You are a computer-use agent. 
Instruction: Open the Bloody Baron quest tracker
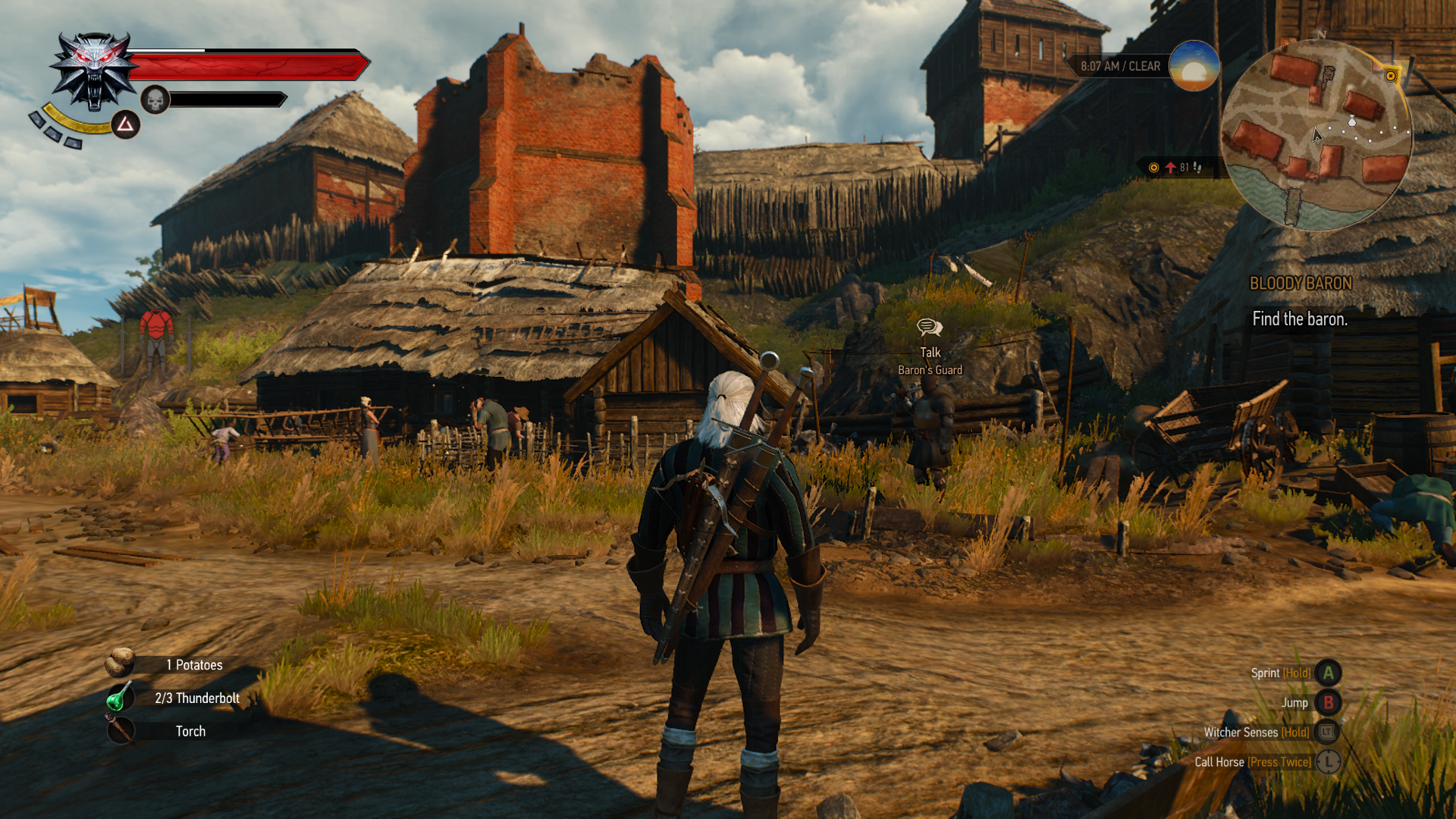(x=1300, y=284)
